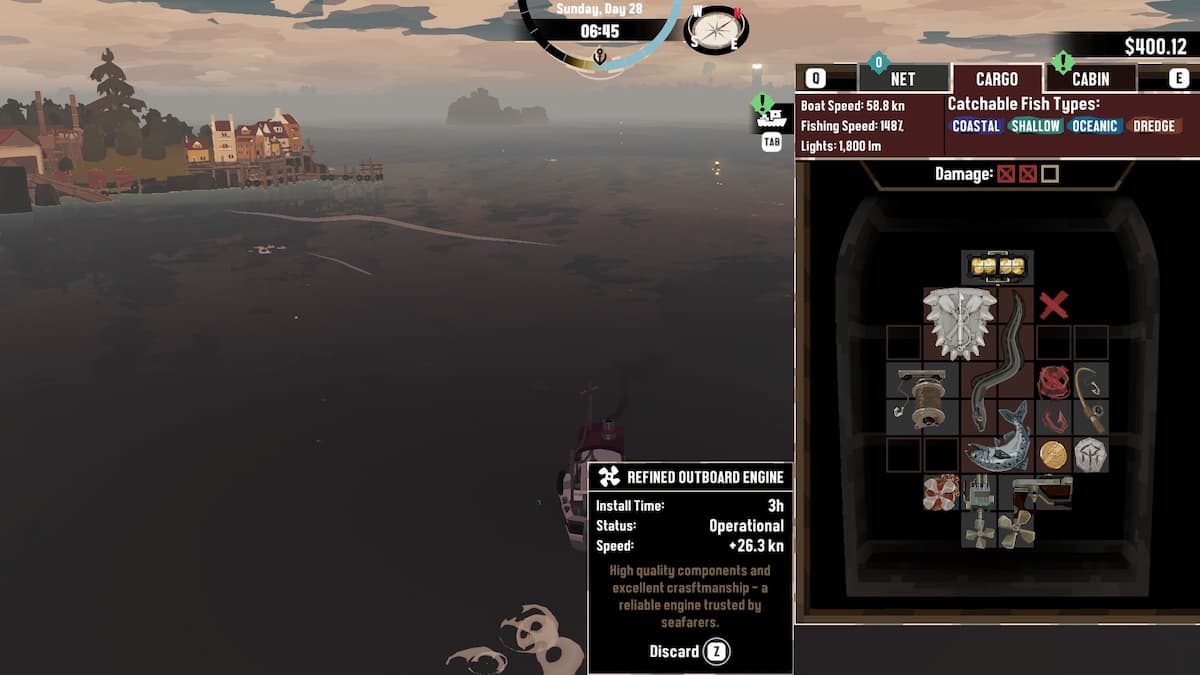This screenshot has height=675, width=1200.
Task: Select the fishing rod with hook
Action: (1090, 397)
